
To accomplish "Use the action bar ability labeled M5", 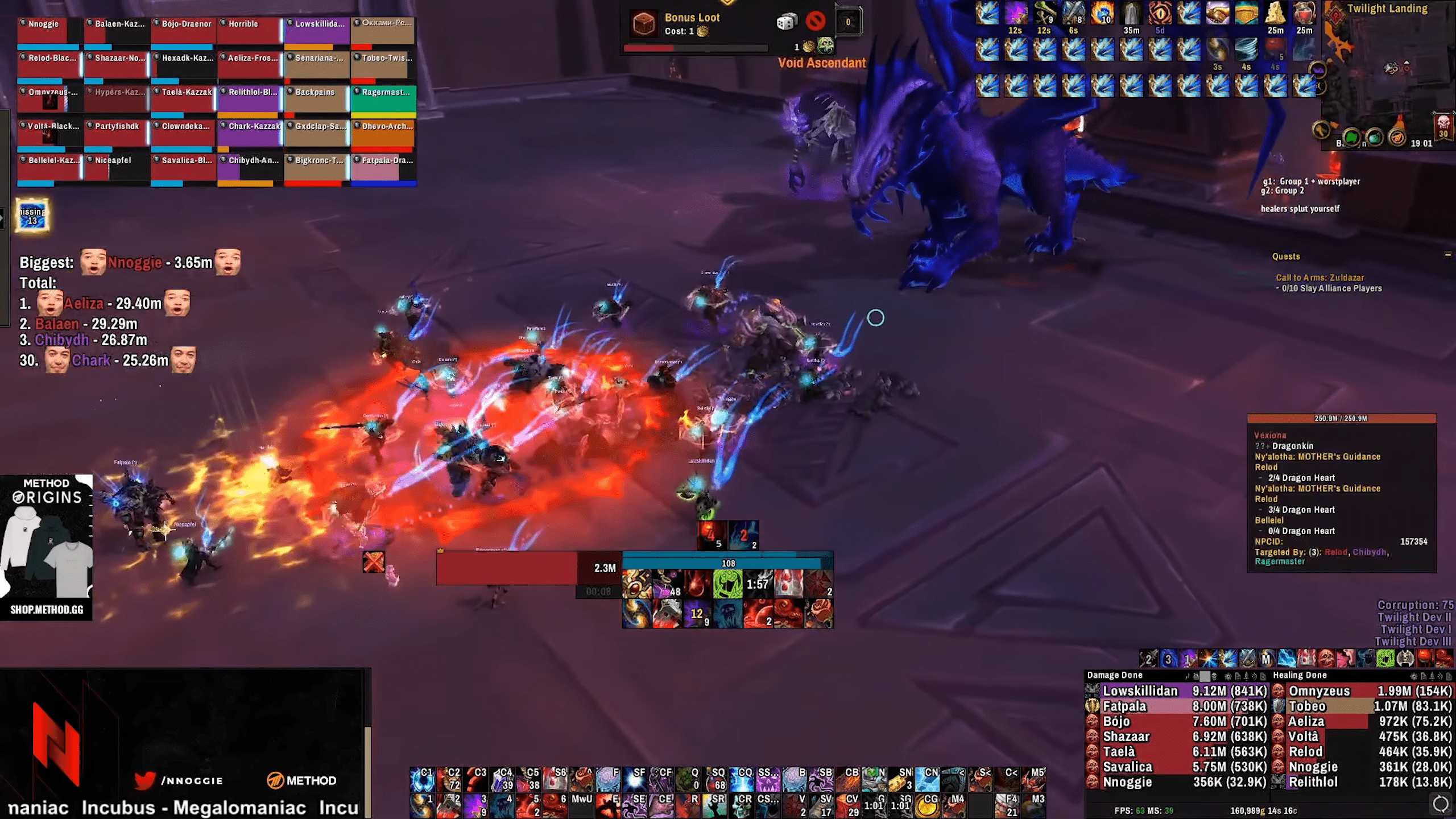I will (x=1033, y=779).
